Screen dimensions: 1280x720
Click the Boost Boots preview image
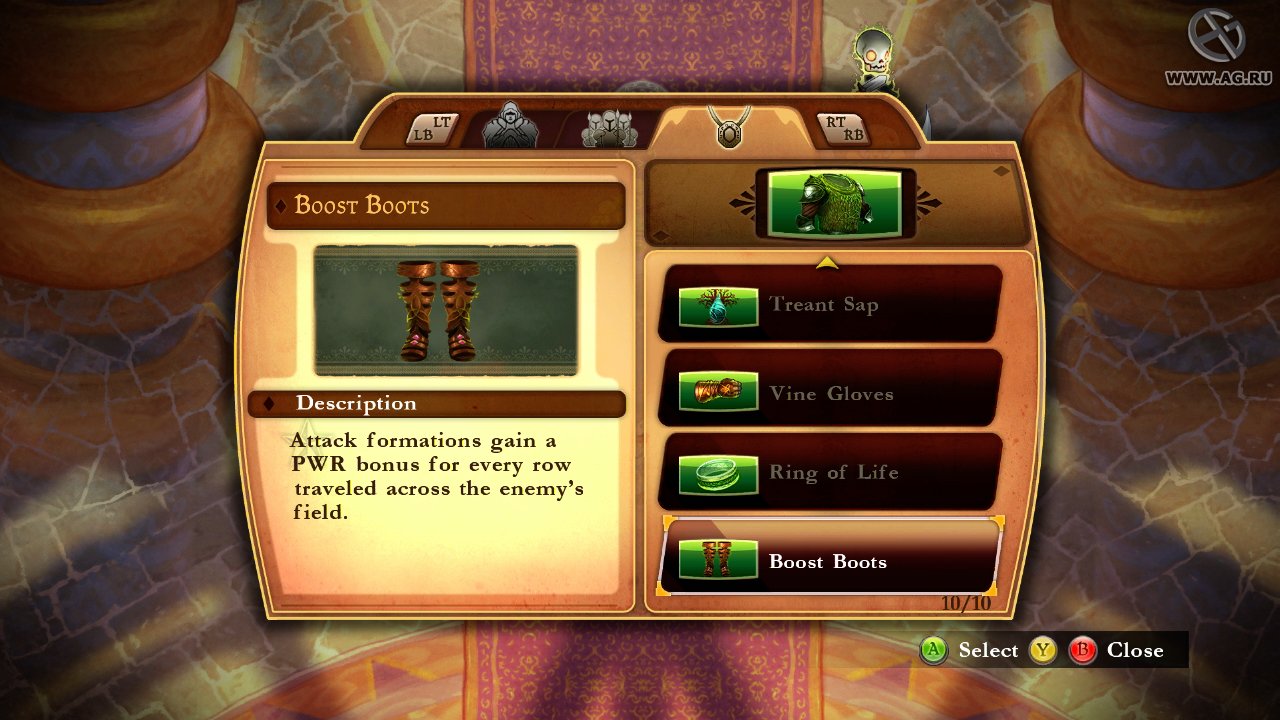446,310
